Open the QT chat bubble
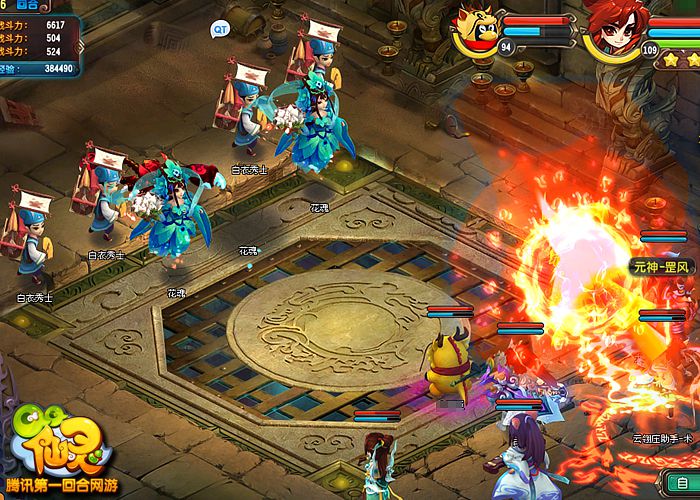 pos(220,30)
